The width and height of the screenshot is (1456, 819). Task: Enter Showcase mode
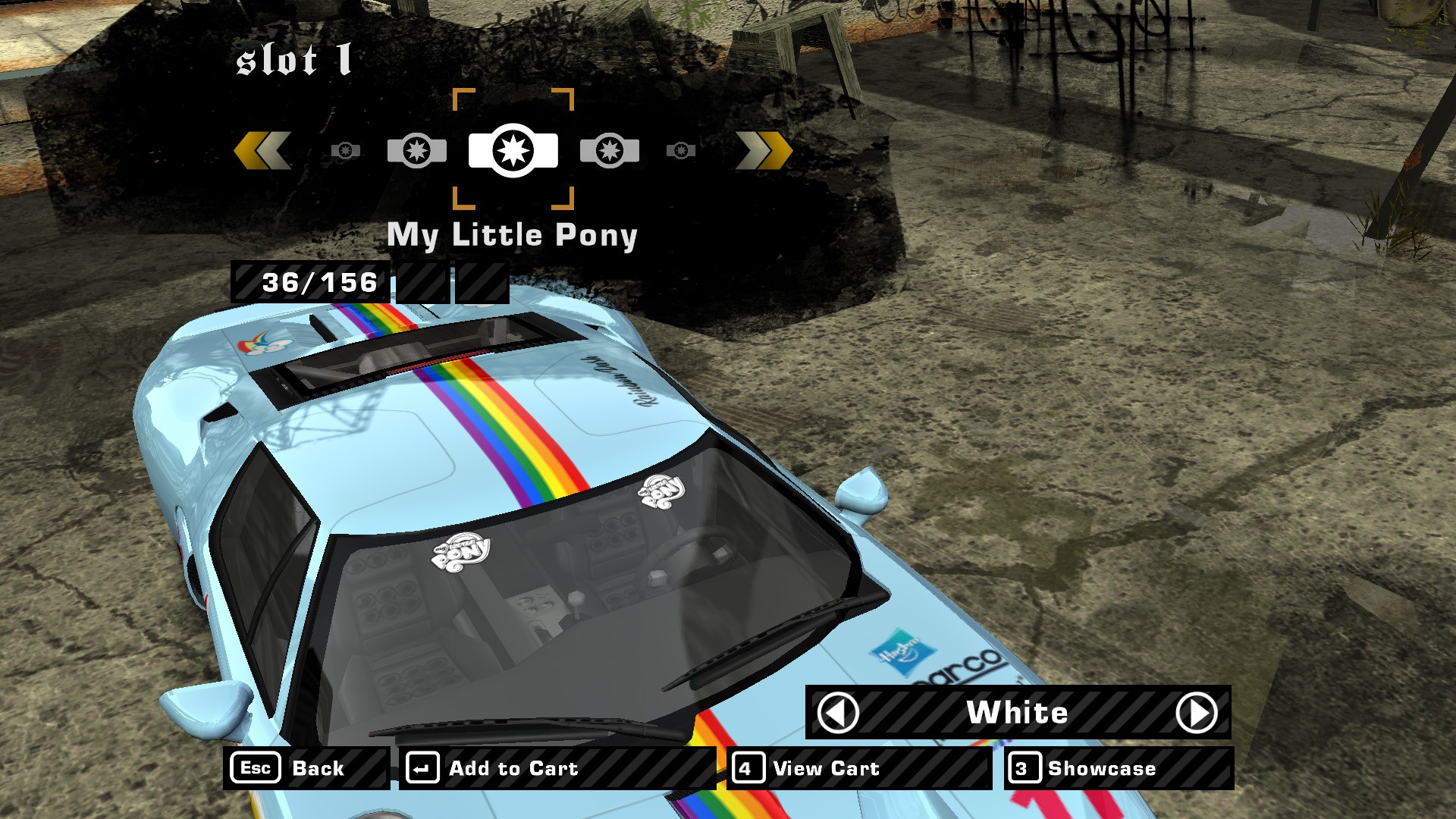tap(1119, 768)
